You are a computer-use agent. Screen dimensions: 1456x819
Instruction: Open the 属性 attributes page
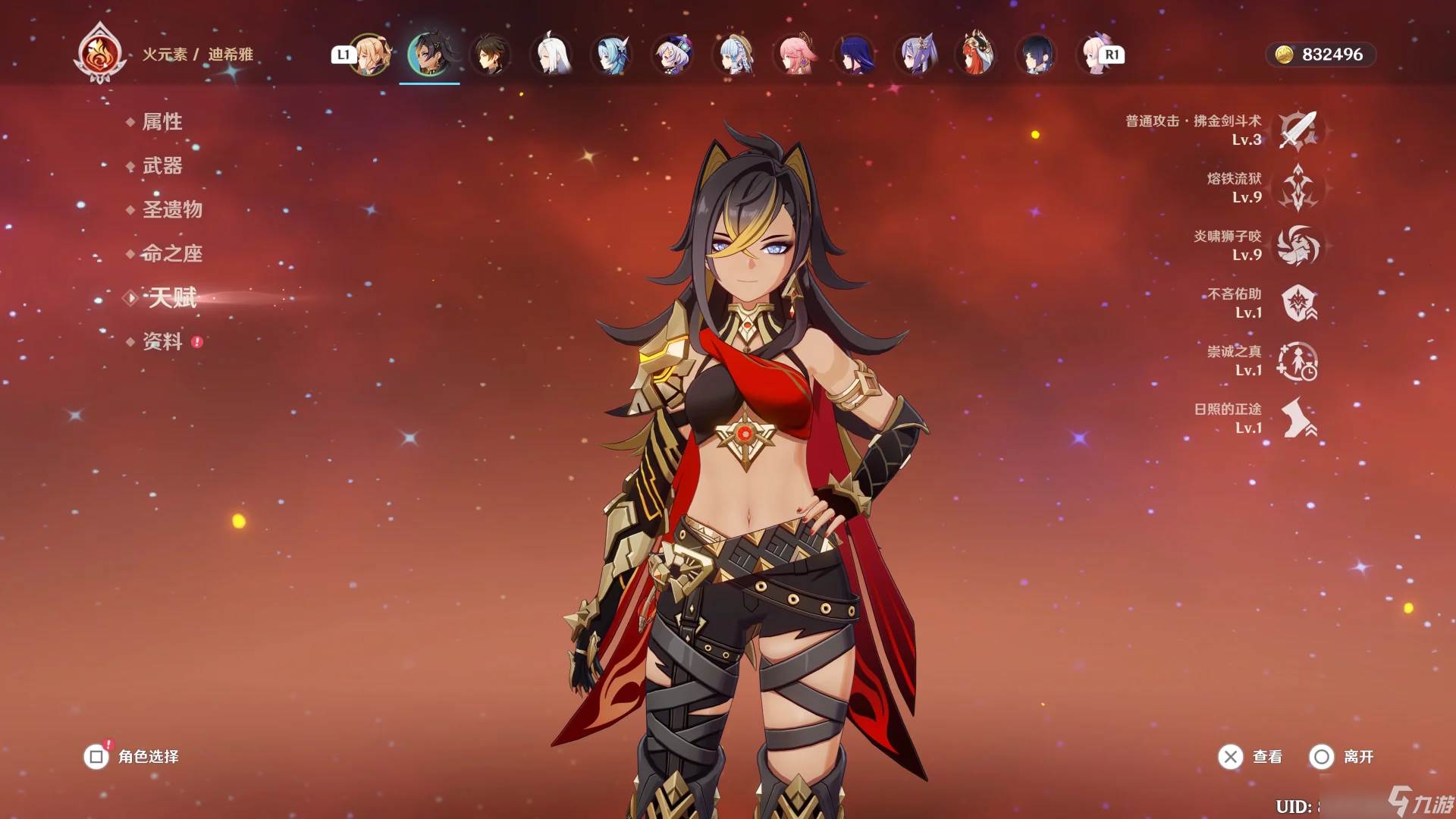[162, 121]
